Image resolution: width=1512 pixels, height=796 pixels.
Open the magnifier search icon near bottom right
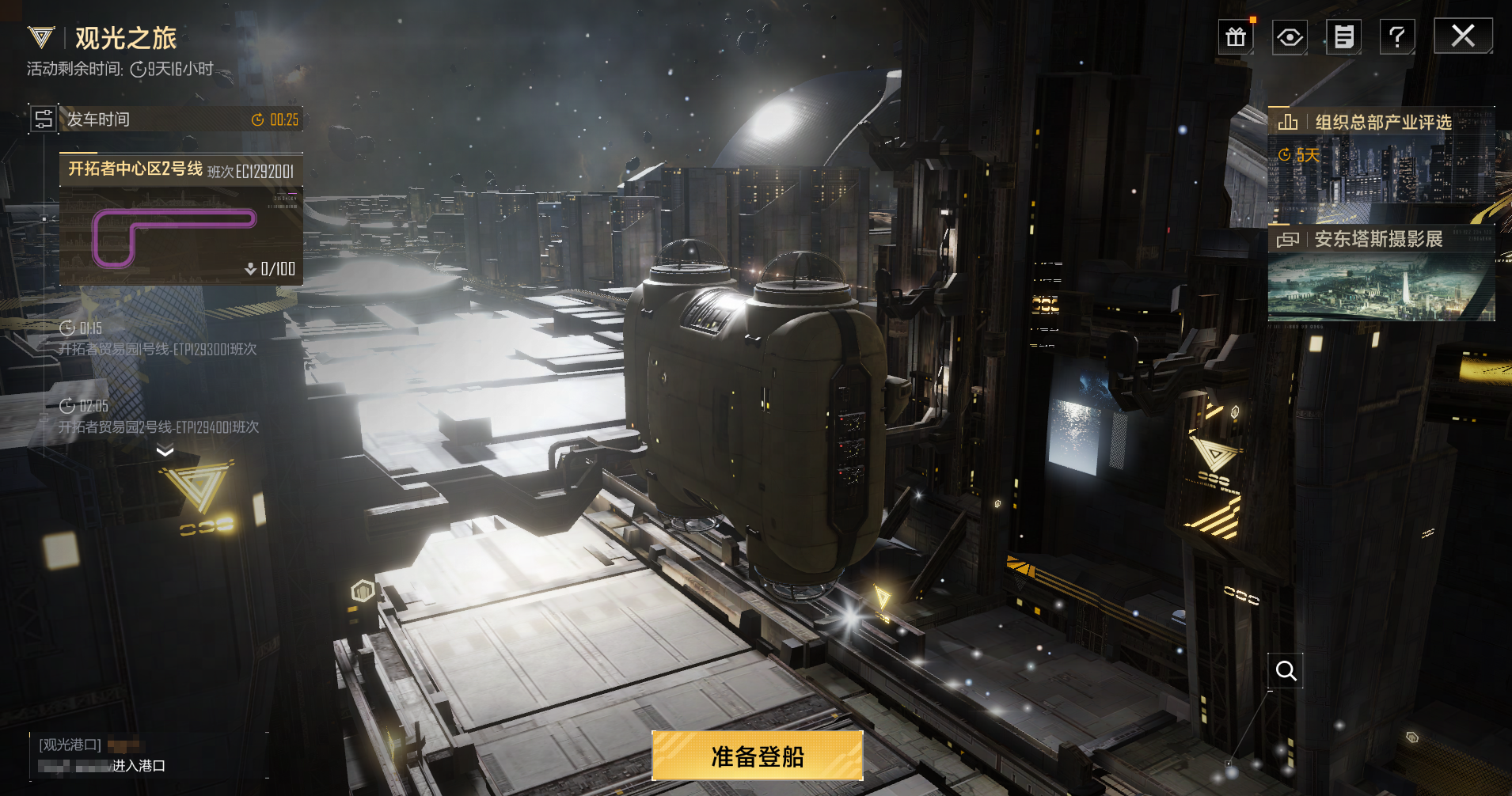pyautogui.click(x=1286, y=670)
